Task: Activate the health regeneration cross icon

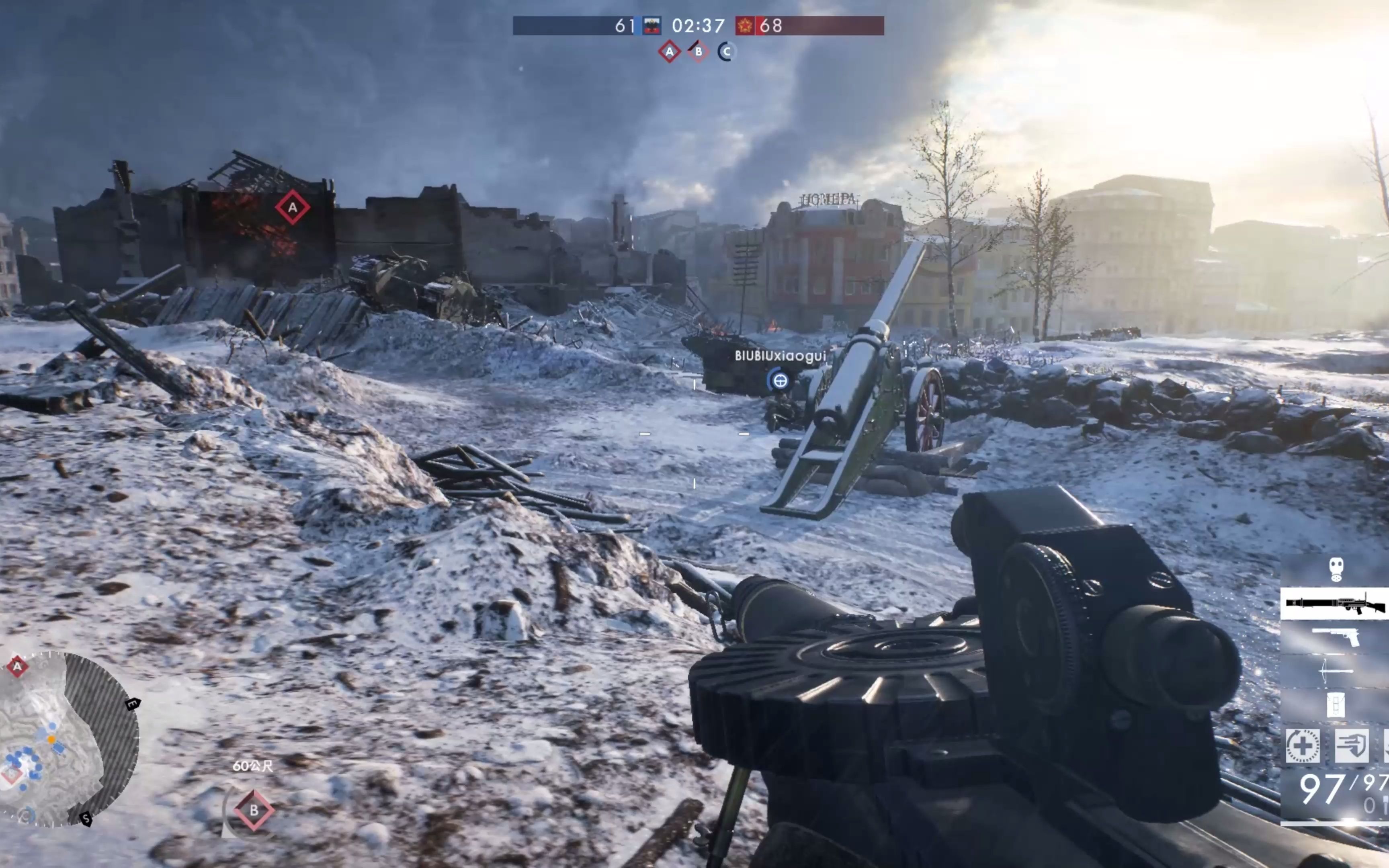Action: 1302,746
